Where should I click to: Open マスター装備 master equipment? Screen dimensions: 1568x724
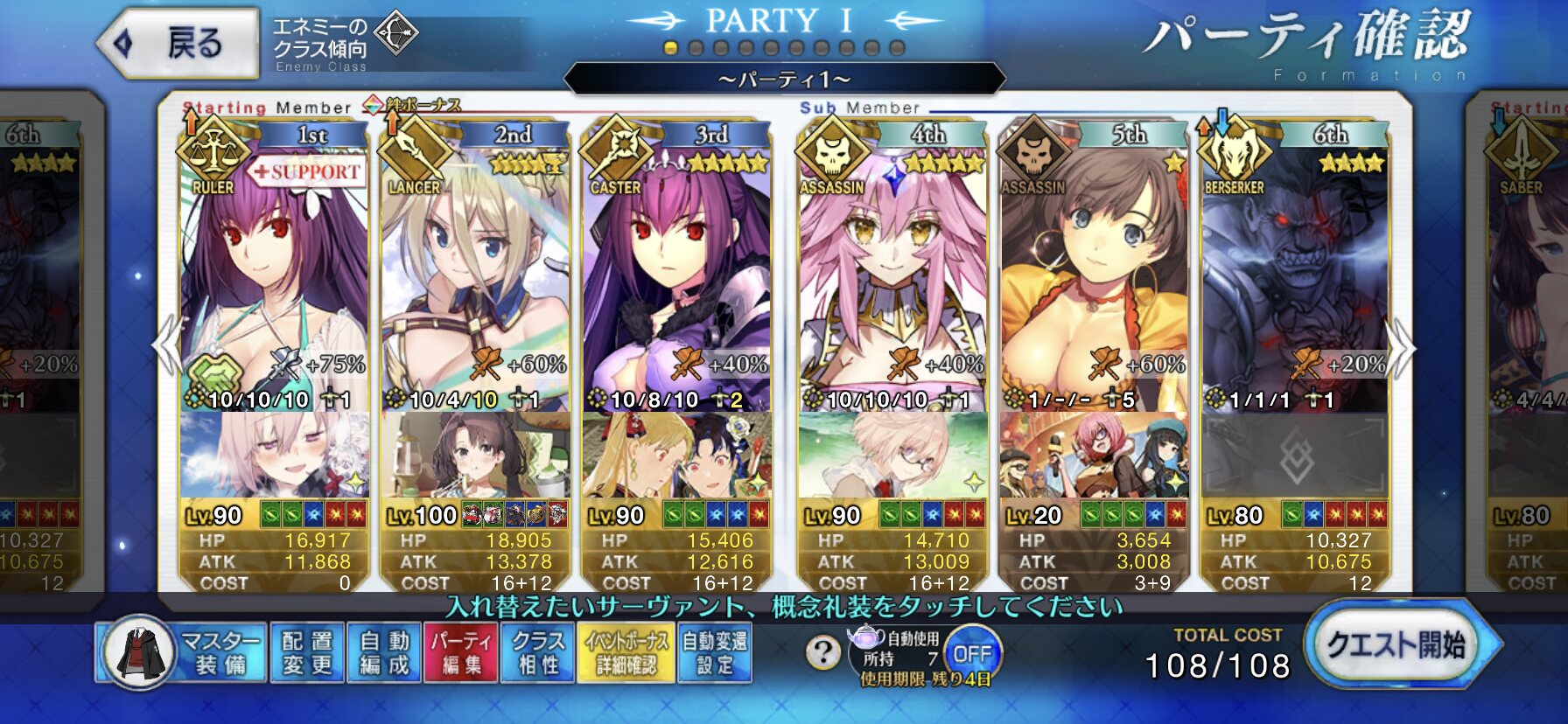click(181, 652)
